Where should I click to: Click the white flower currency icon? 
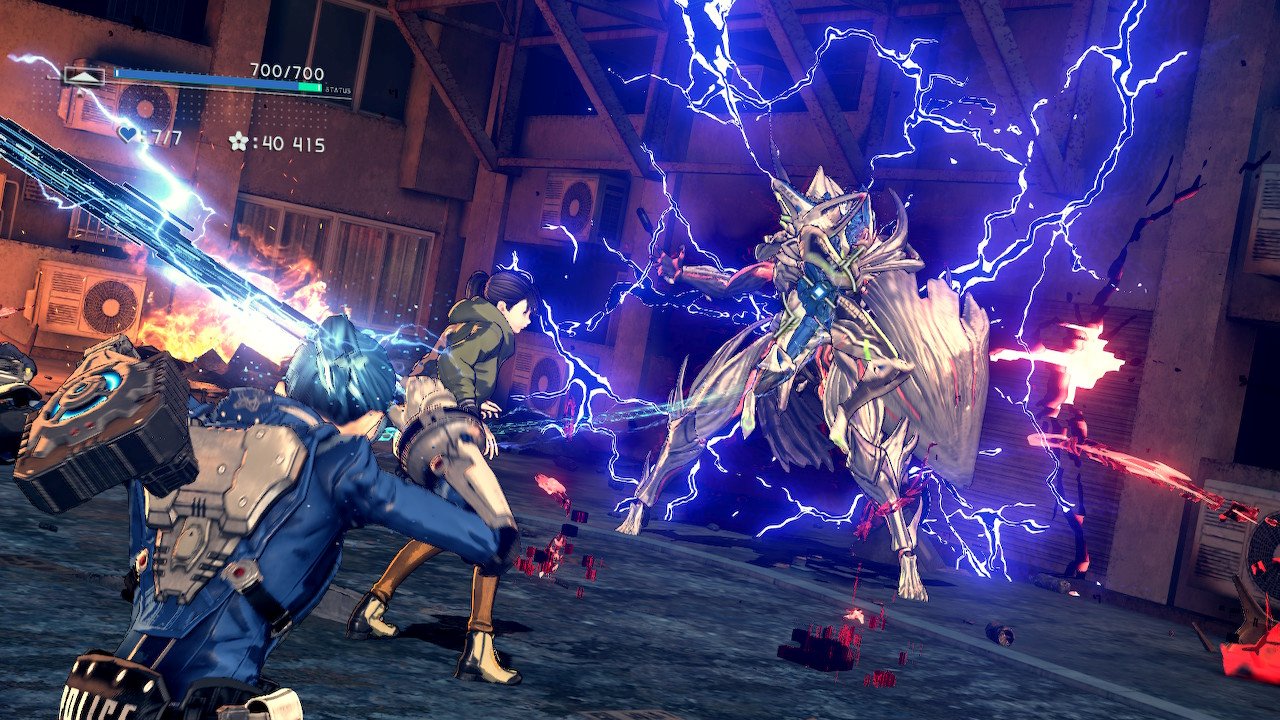238,142
